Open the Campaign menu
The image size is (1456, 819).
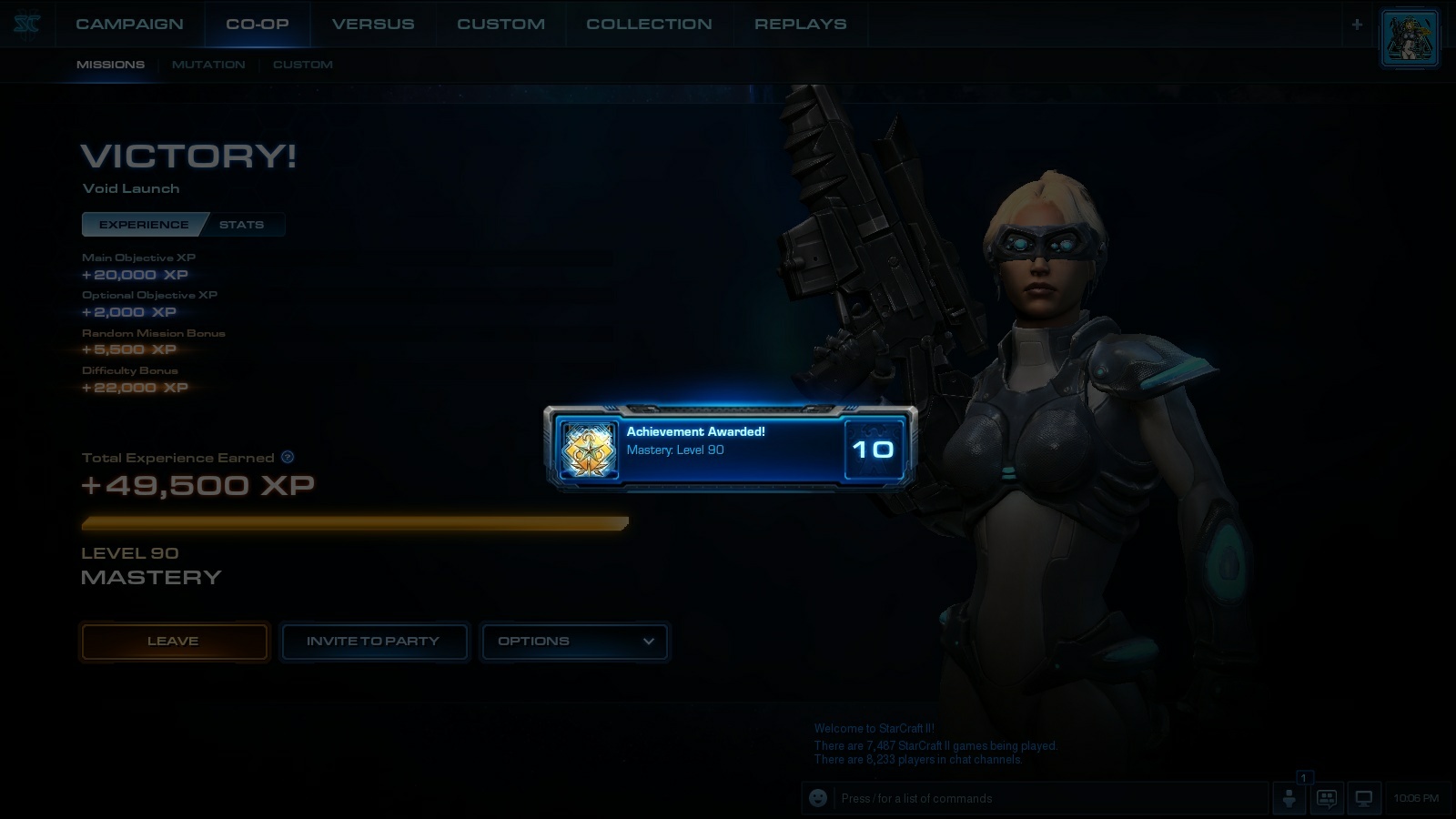click(x=129, y=24)
